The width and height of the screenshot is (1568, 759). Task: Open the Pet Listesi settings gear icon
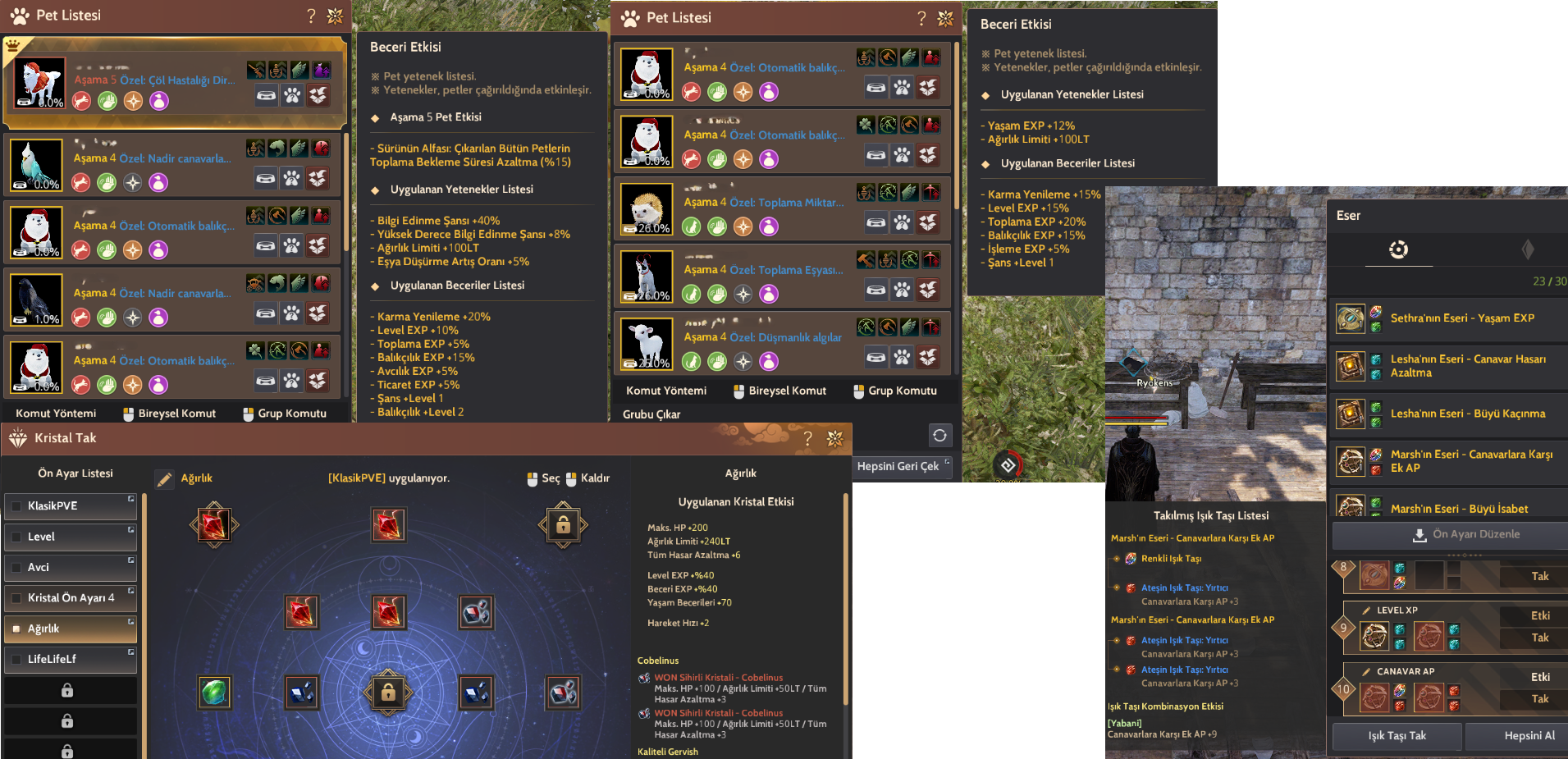pos(335,15)
